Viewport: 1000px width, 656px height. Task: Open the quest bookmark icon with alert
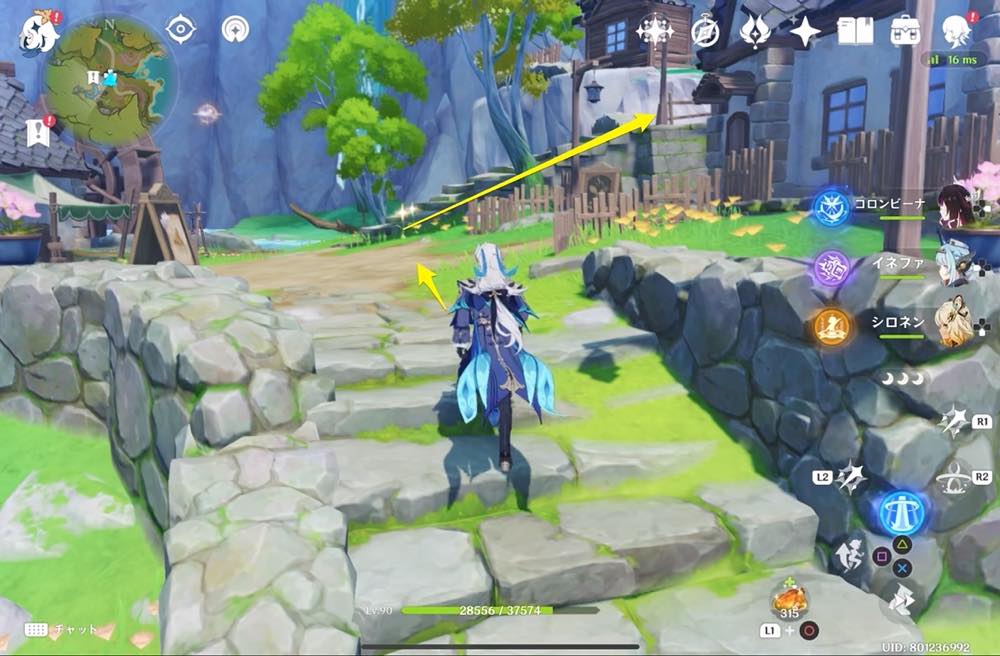pyautogui.click(x=39, y=131)
